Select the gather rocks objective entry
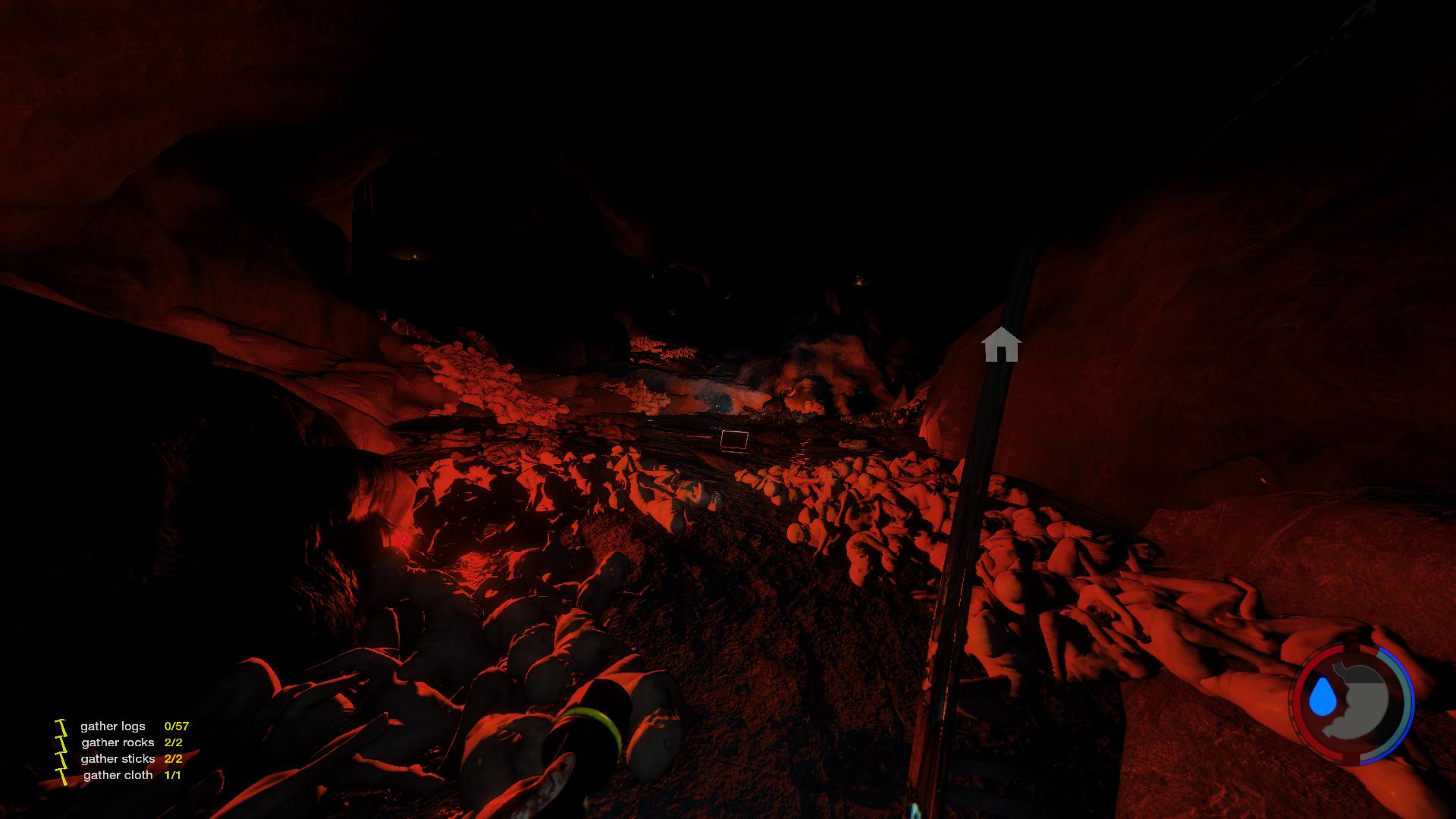This screenshot has height=819, width=1456. (x=118, y=742)
